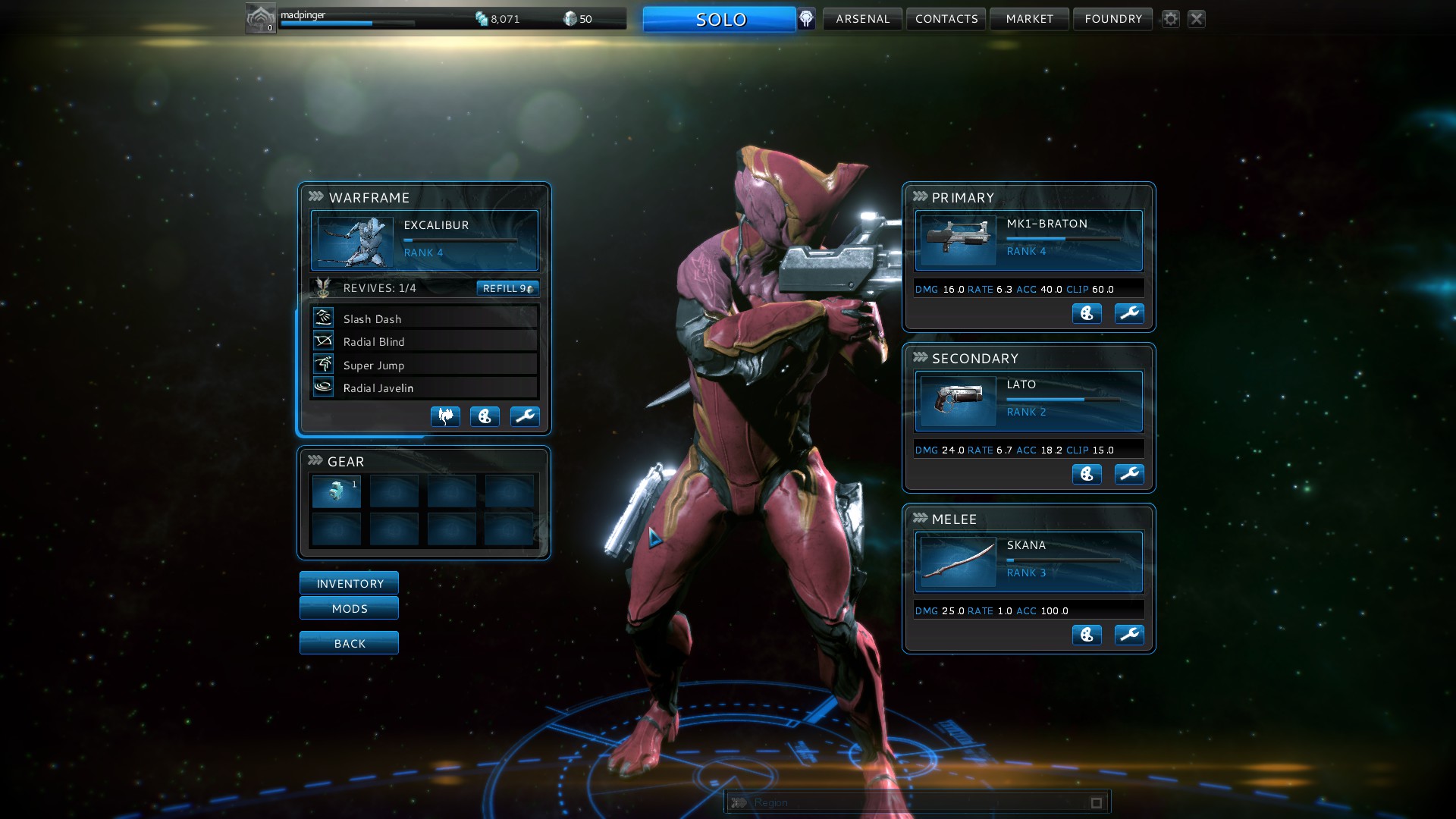Select the Slash Dash ability
Viewport: 1456px width, 819px height.
coord(424,318)
